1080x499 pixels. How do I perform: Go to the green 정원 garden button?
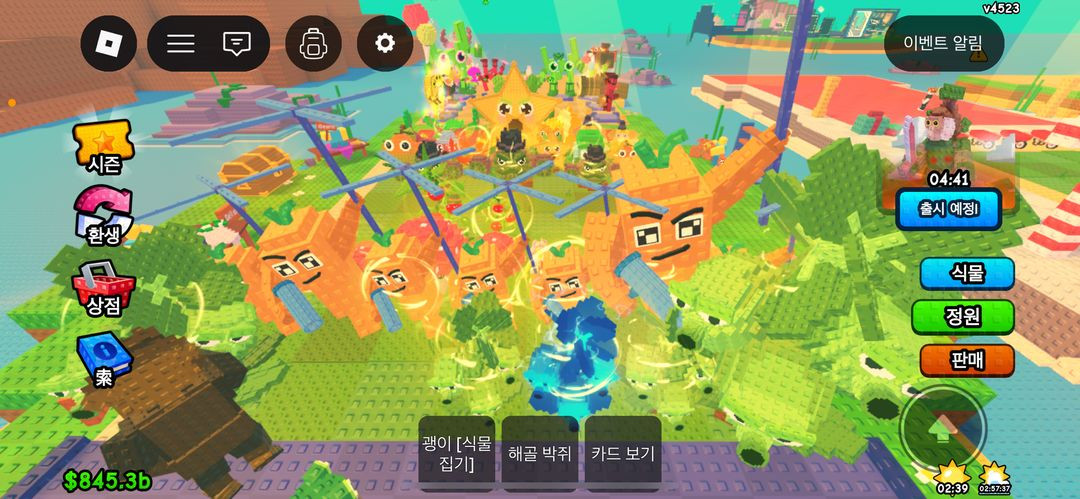point(963,317)
